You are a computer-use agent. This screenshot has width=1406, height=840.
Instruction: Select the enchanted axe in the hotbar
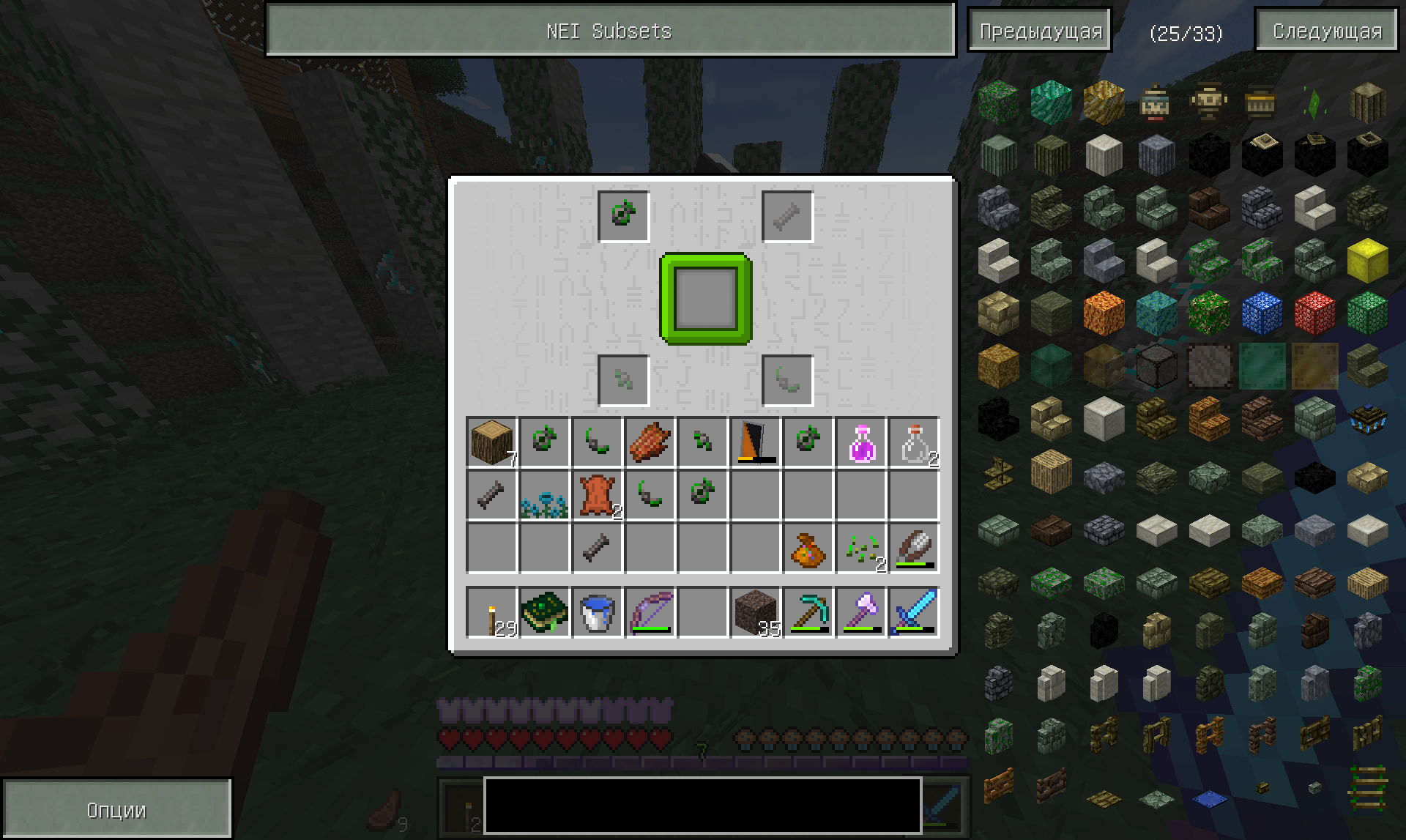[x=860, y=612]
